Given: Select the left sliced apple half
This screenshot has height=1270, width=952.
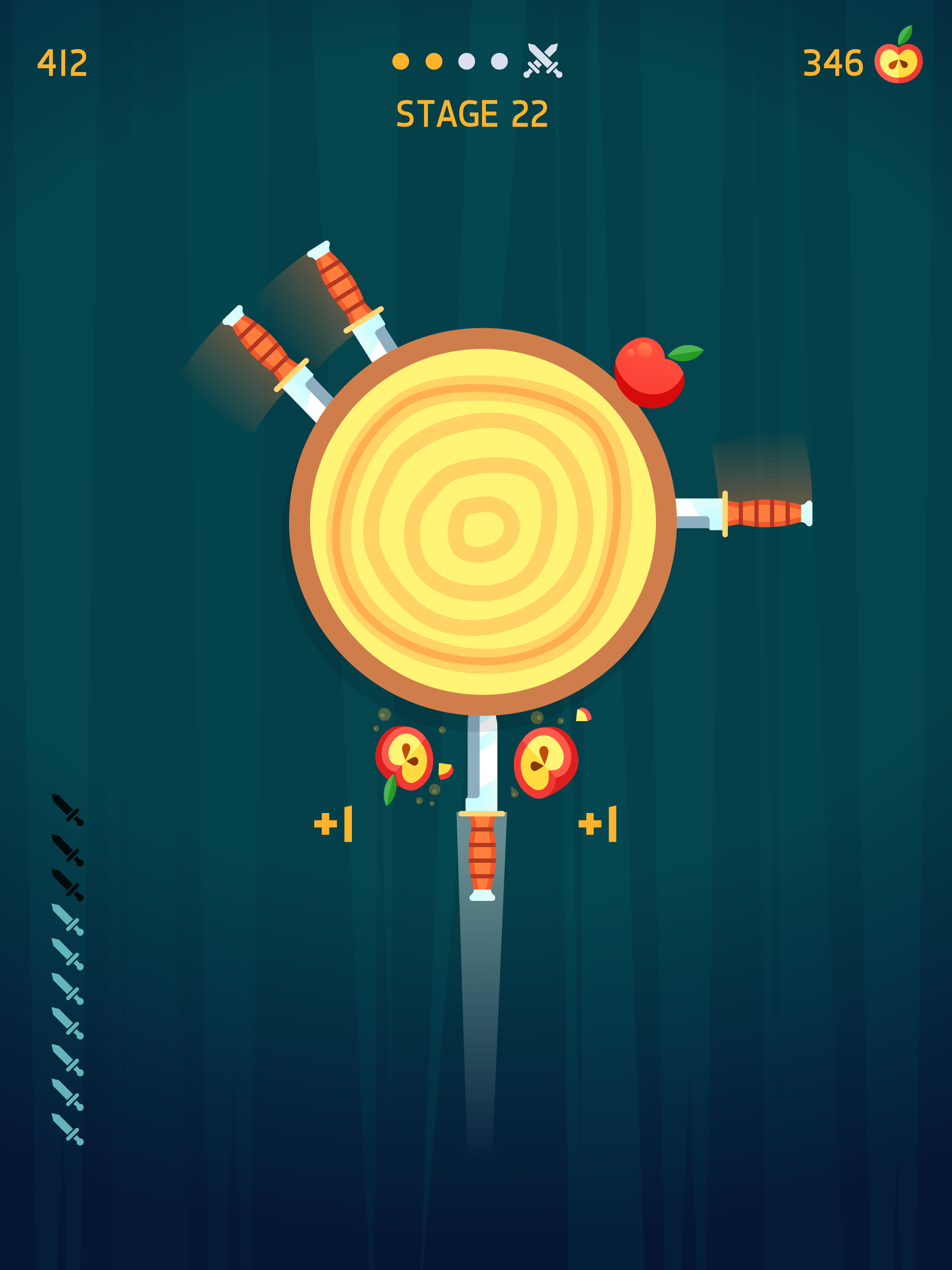Looking at the screenshot, I should (x=403, y=758).
